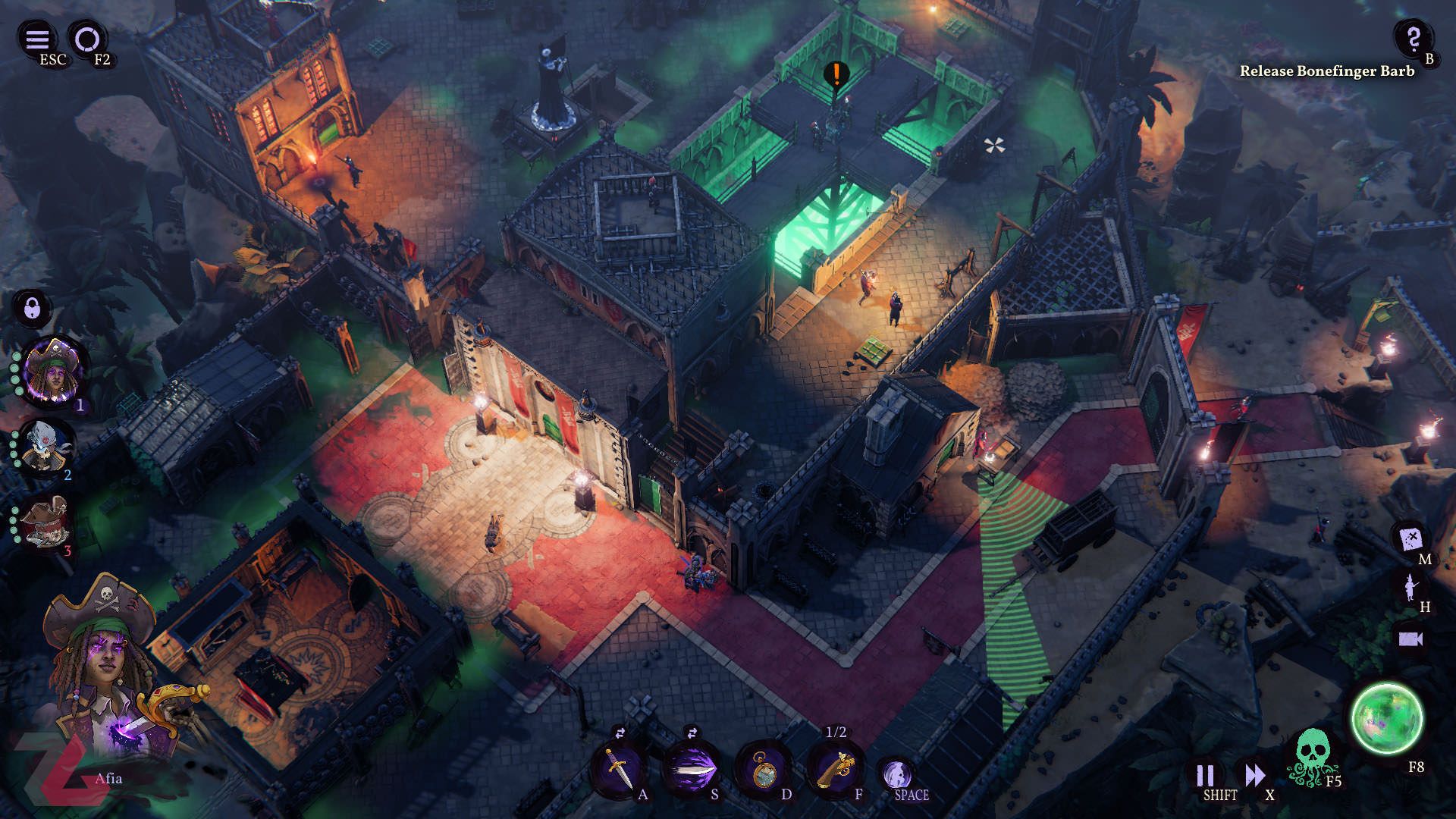
Task: Select the pale-faced crew member numbered two
Action: pyautogui.click(x=45, y=446)
